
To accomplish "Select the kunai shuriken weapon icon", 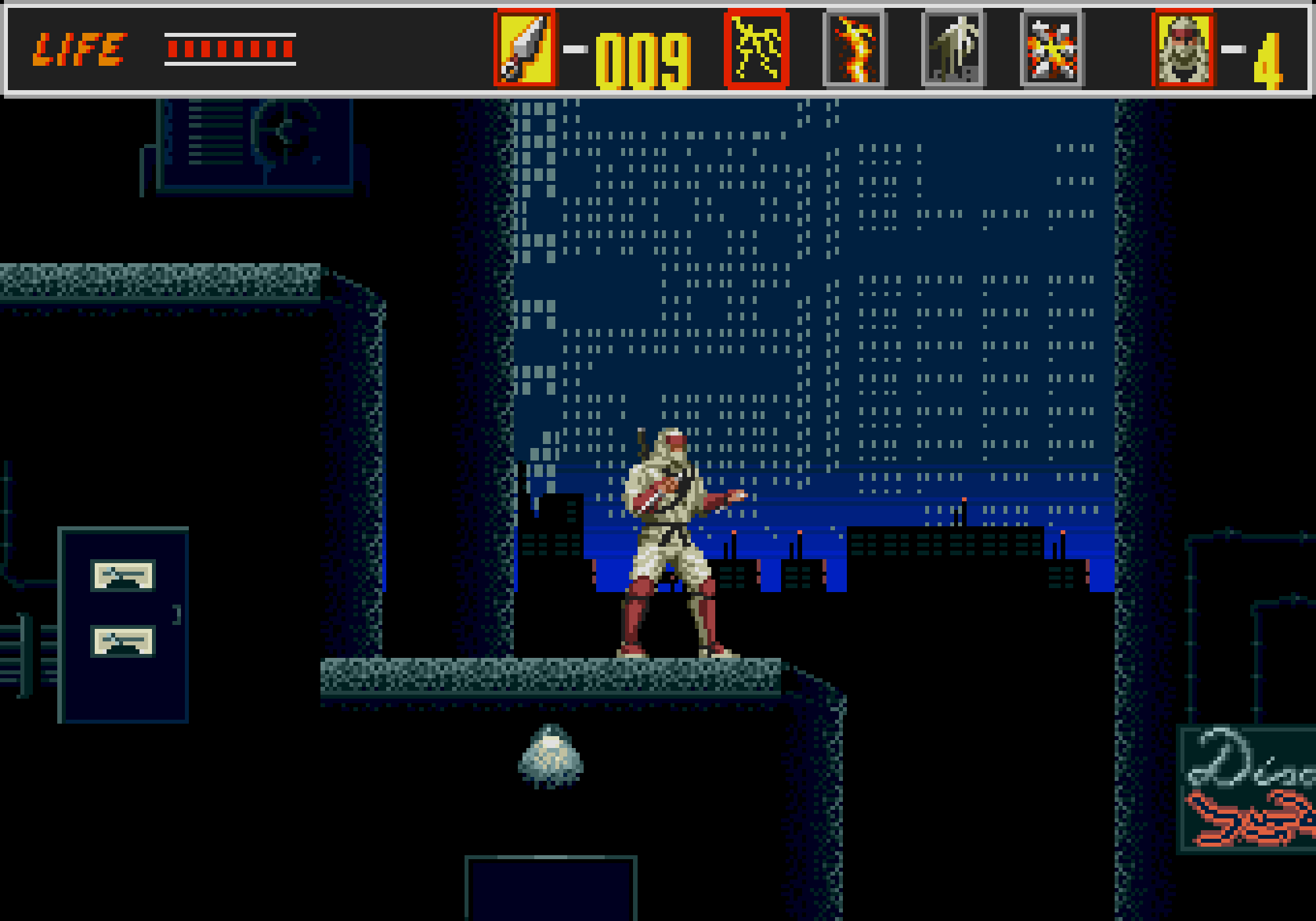I will click(x=524, y=49).
